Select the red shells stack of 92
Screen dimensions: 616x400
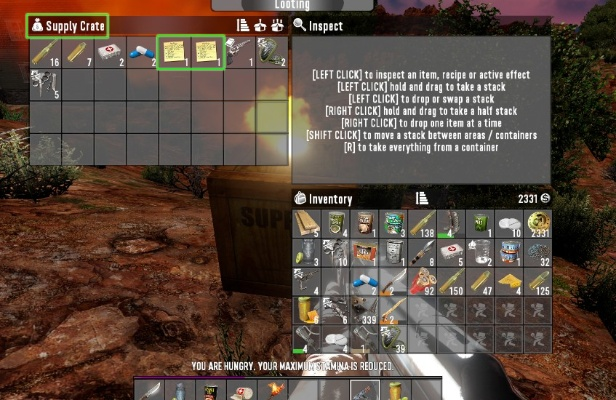(x=424, y=282)
